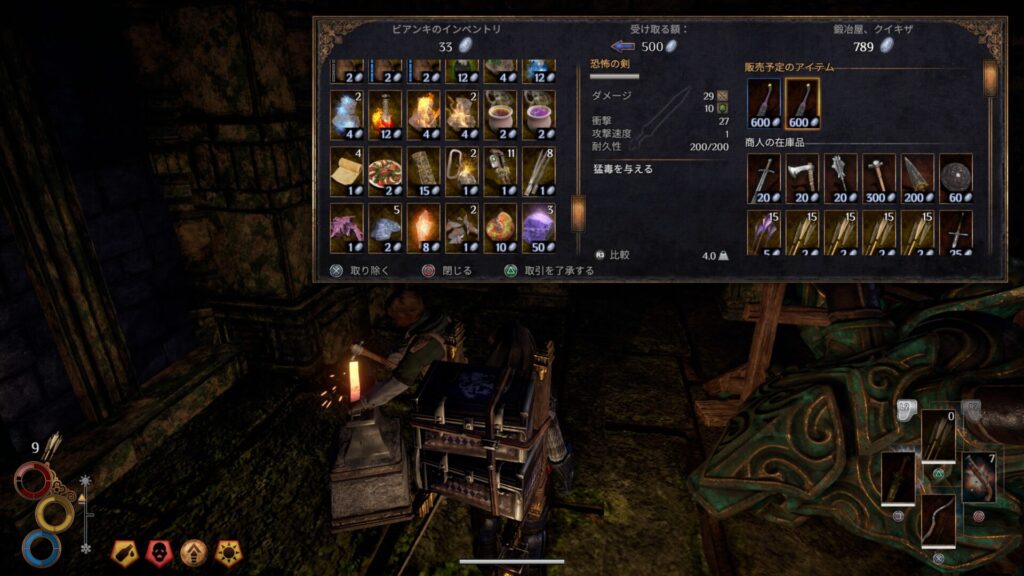Select the merchant's hammer costing 300
Image resolution: width=1024 pixels, height=576 pixels.
[x=879, y=180]
